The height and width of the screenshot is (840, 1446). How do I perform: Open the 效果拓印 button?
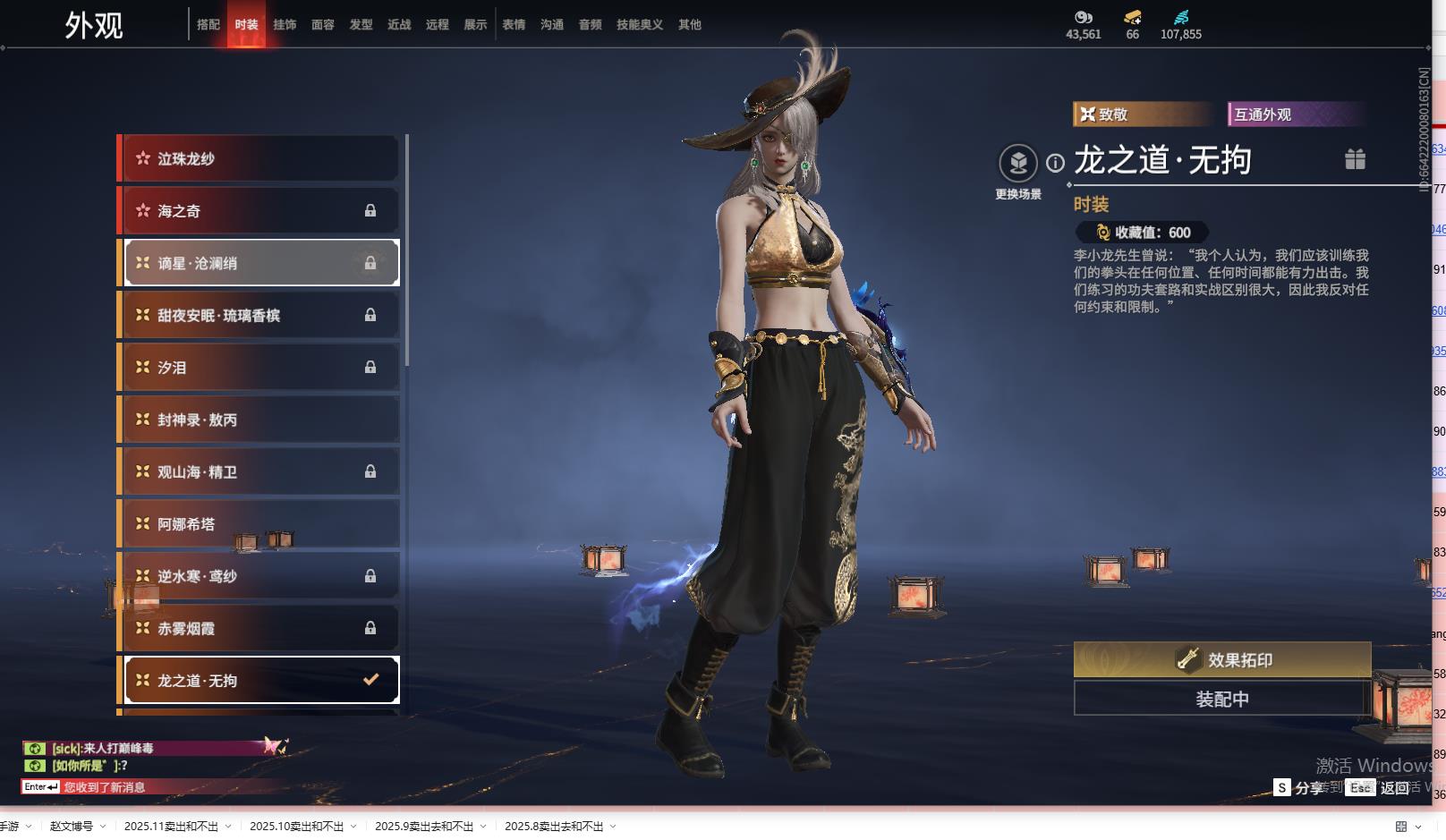point(1222,660)
